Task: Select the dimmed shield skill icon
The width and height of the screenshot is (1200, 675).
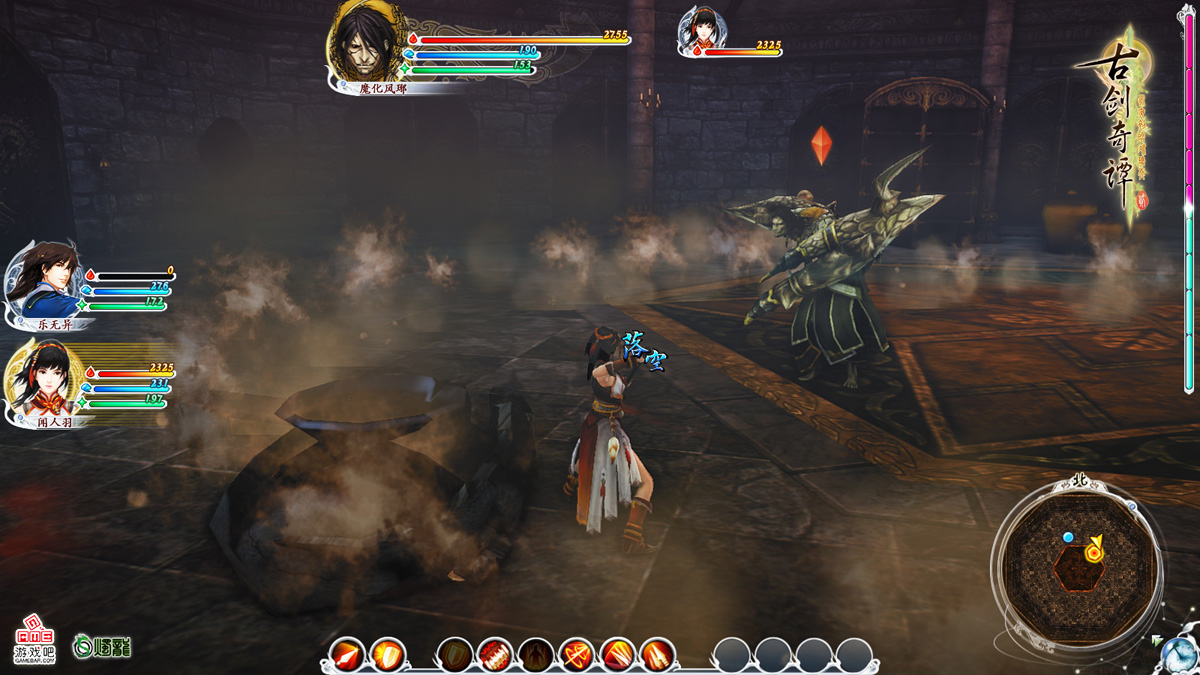Action: click(x=455, y=656)
